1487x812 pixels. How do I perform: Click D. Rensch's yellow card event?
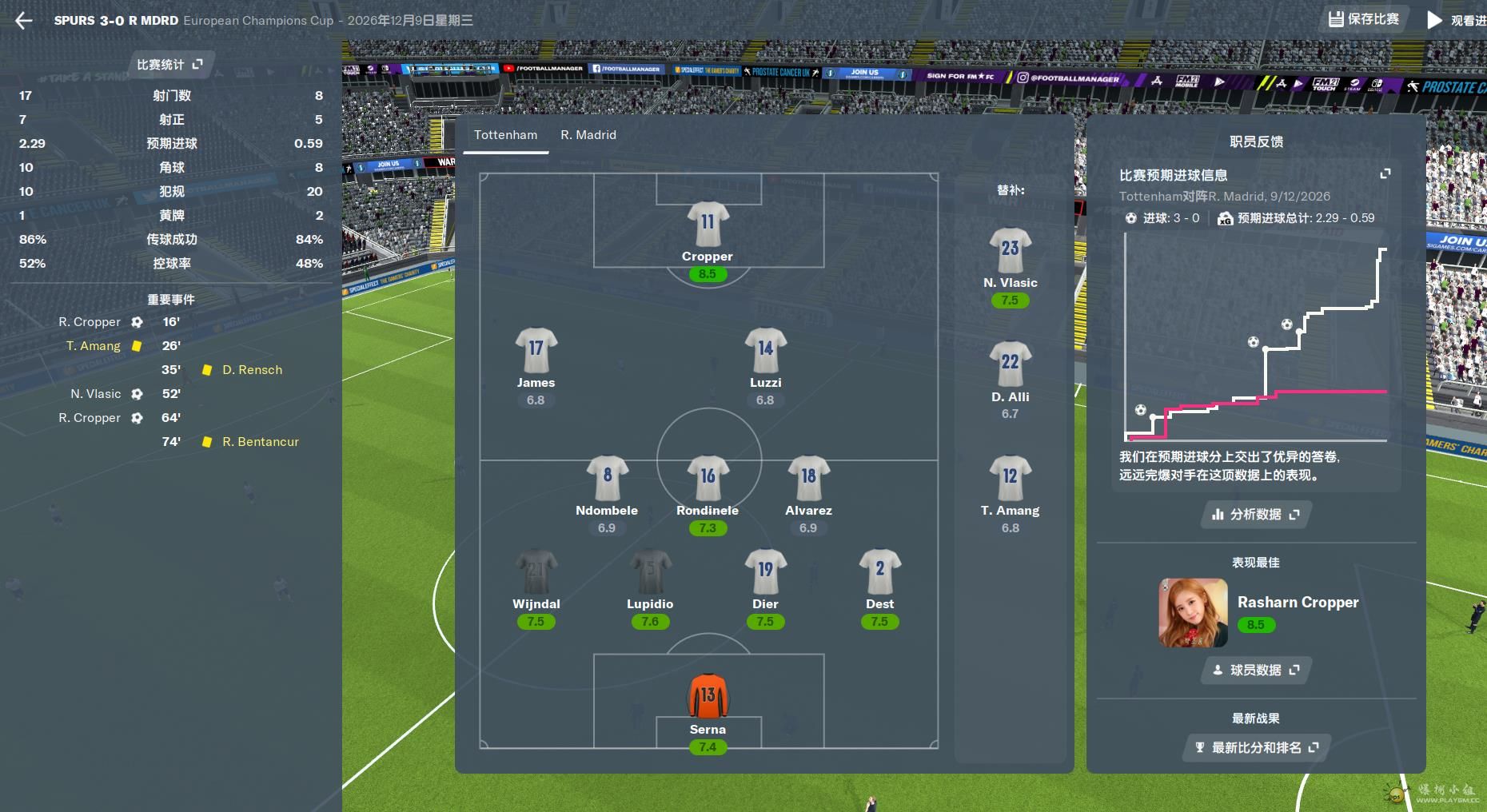coord(252,370)
